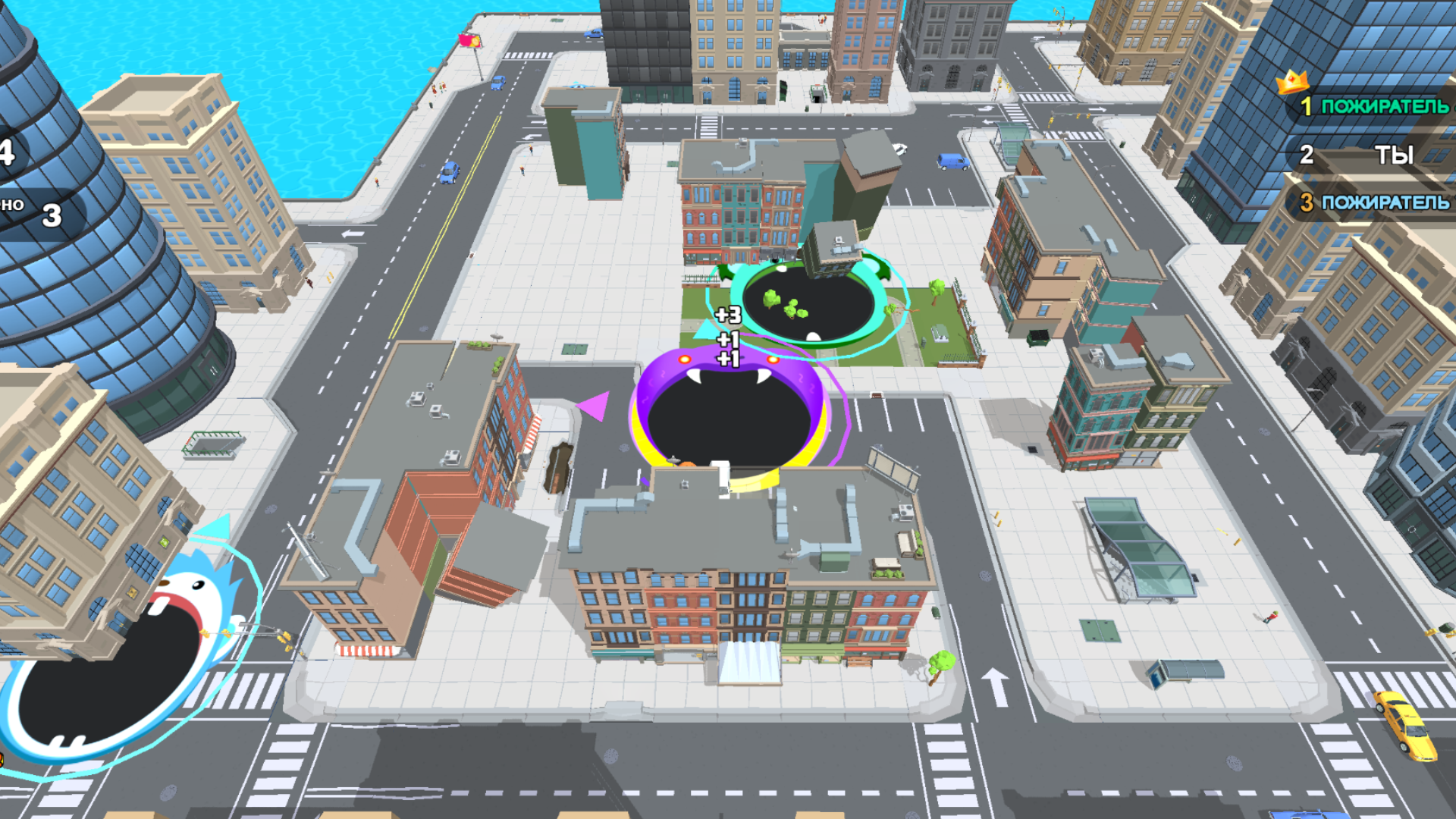Select the ТЫ rank label on the leaderboard
Image resolution: width=1456 pixels, height=819 pixels.
(x=1396, y=155)
